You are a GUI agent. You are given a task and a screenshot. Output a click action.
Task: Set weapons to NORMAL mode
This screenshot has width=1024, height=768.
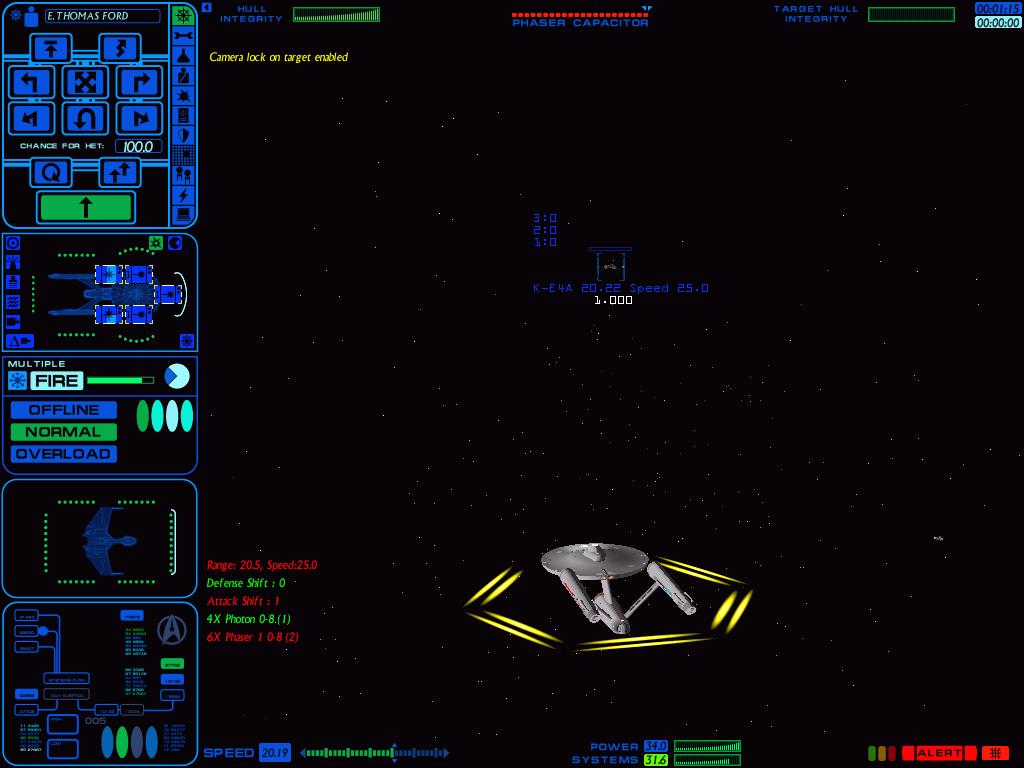click(x=64, y=432)
